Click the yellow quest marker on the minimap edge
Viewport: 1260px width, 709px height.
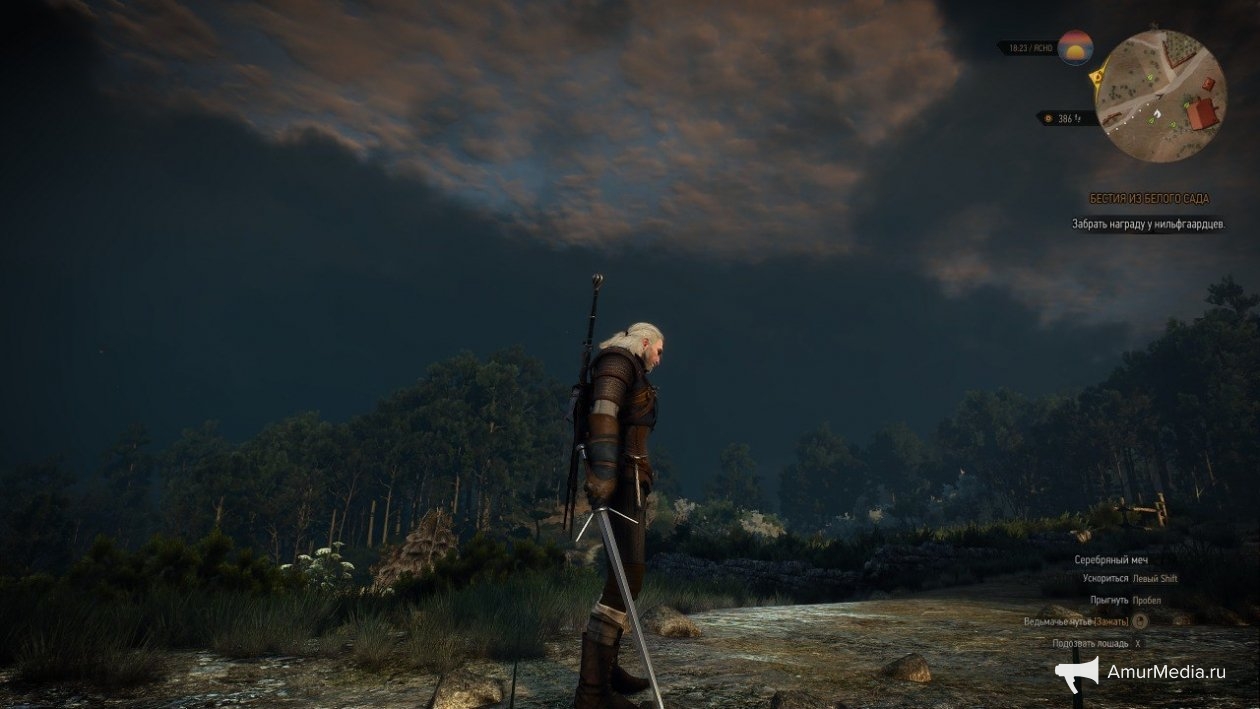click(1097, 75)
